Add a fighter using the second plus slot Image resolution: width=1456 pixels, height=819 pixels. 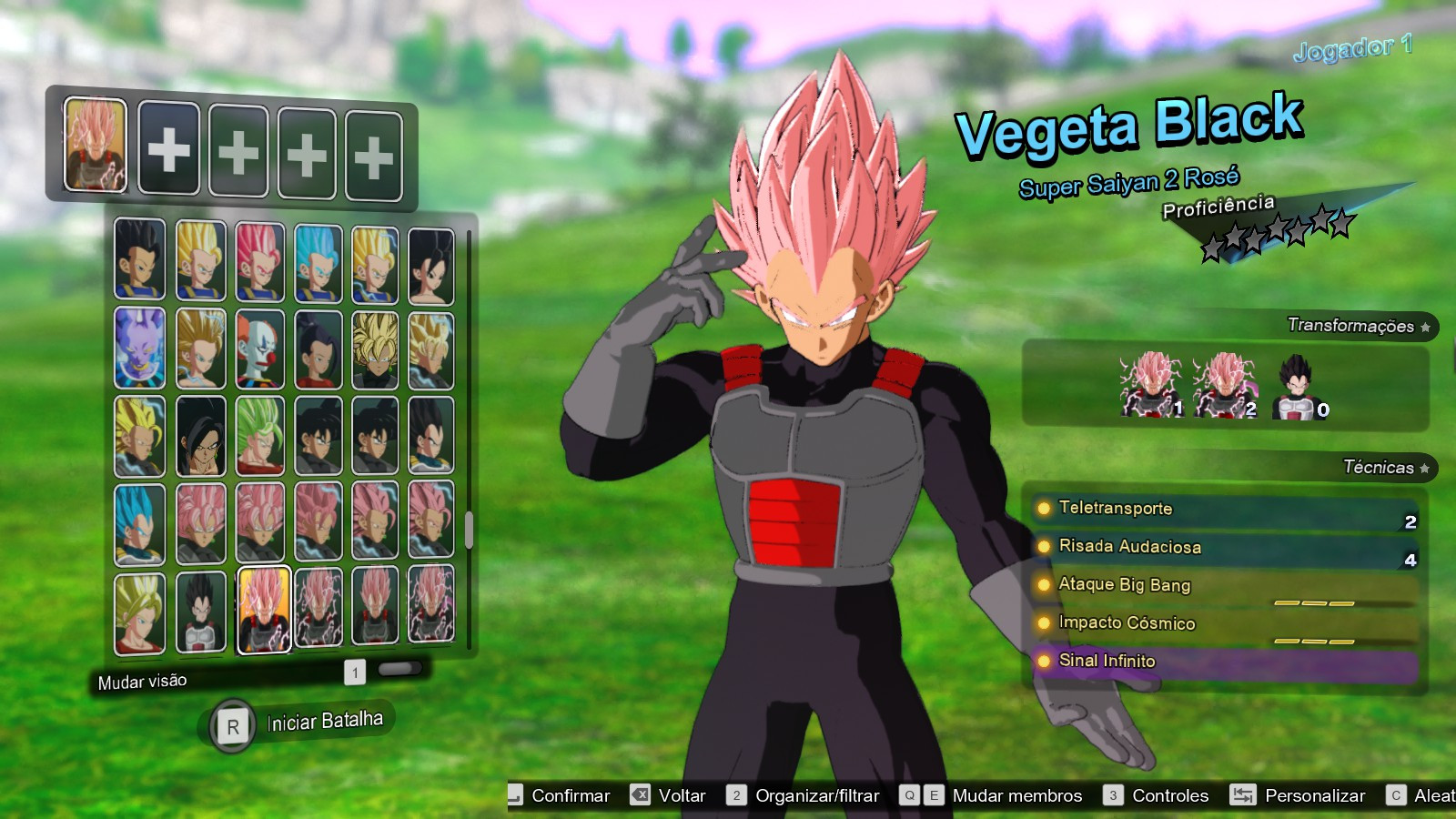point(238,151)
